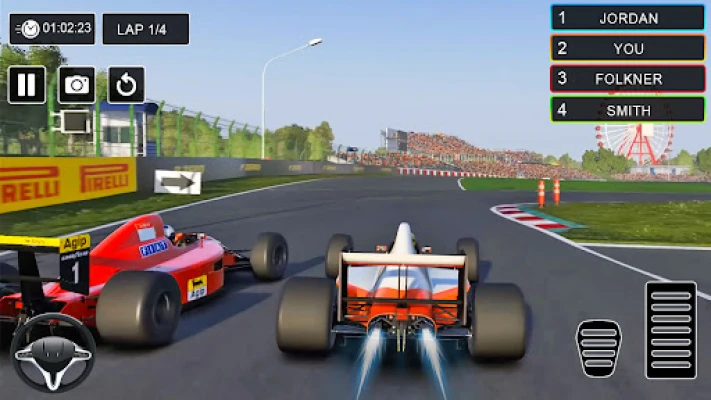Select the YOU leaderboard row

[x=628, y=48]
